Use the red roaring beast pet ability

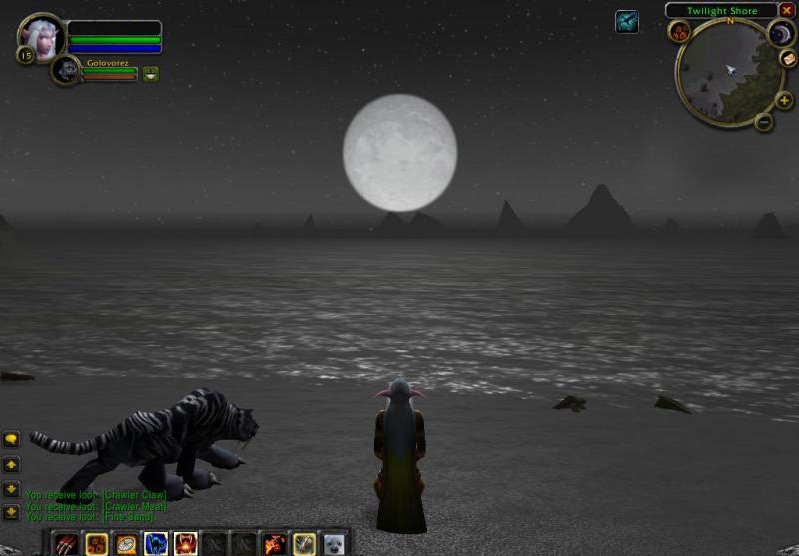point(186,544)
